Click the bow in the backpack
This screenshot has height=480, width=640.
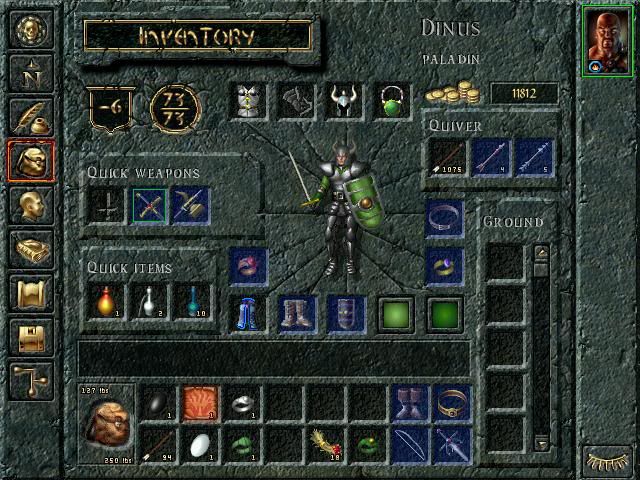coord(408,446)
